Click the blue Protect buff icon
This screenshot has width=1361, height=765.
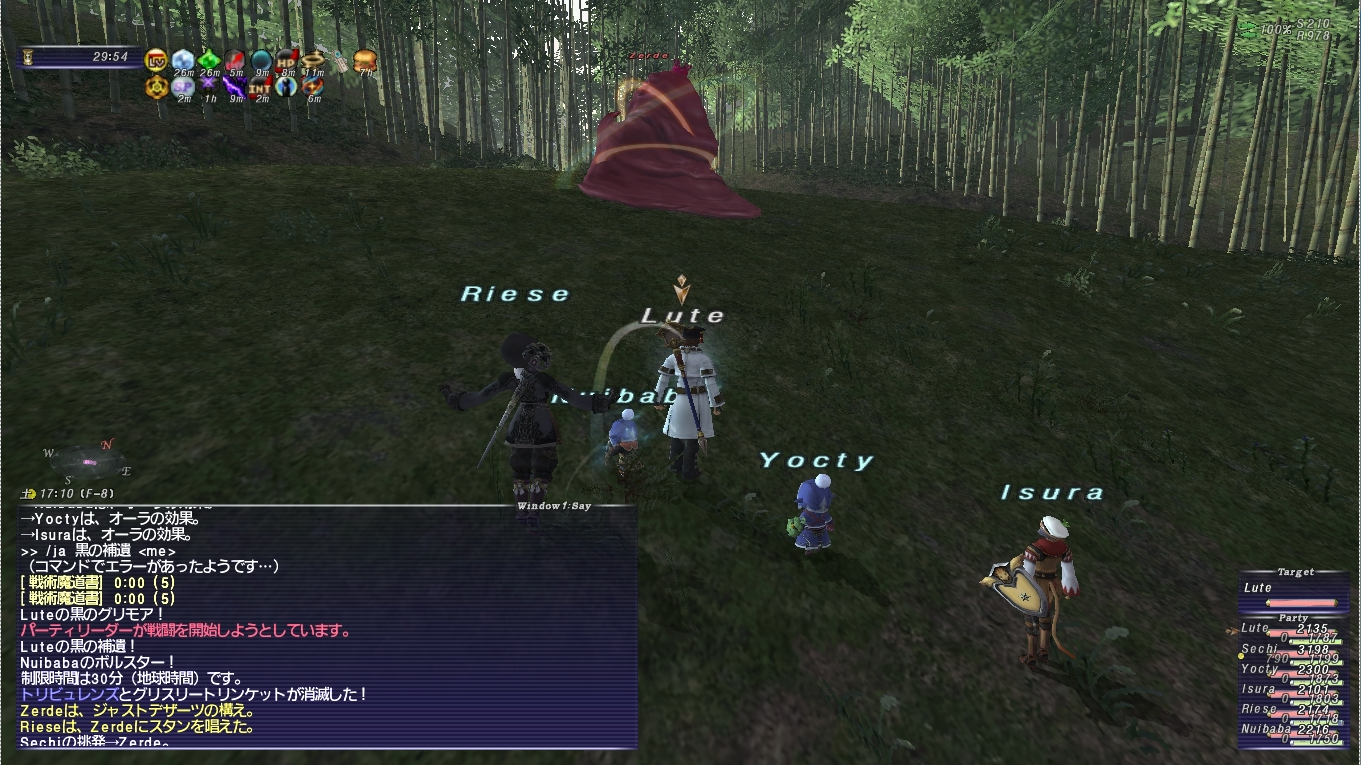pos(183,61)
